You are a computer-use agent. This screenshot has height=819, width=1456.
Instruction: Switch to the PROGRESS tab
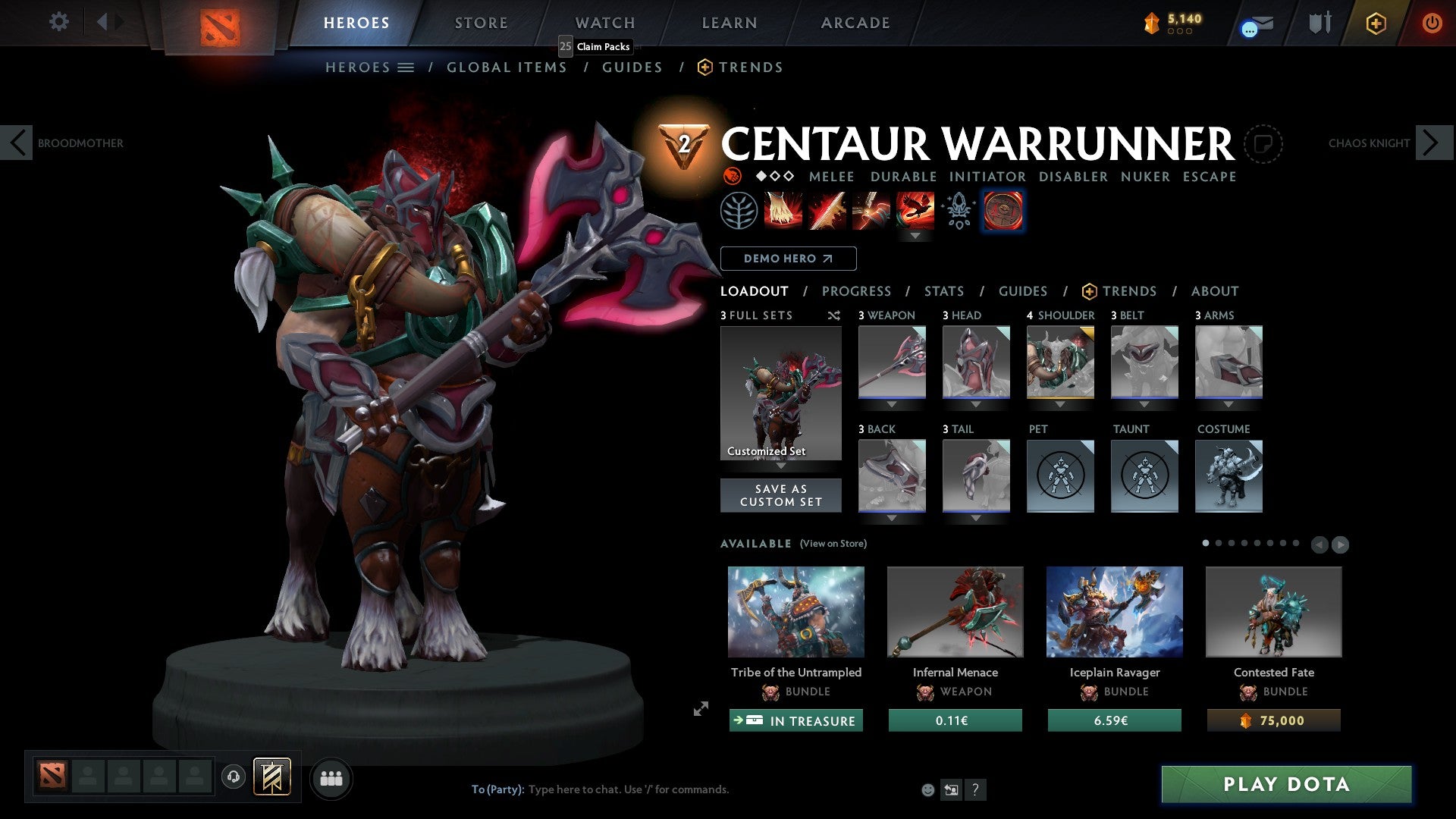[857, 291]
